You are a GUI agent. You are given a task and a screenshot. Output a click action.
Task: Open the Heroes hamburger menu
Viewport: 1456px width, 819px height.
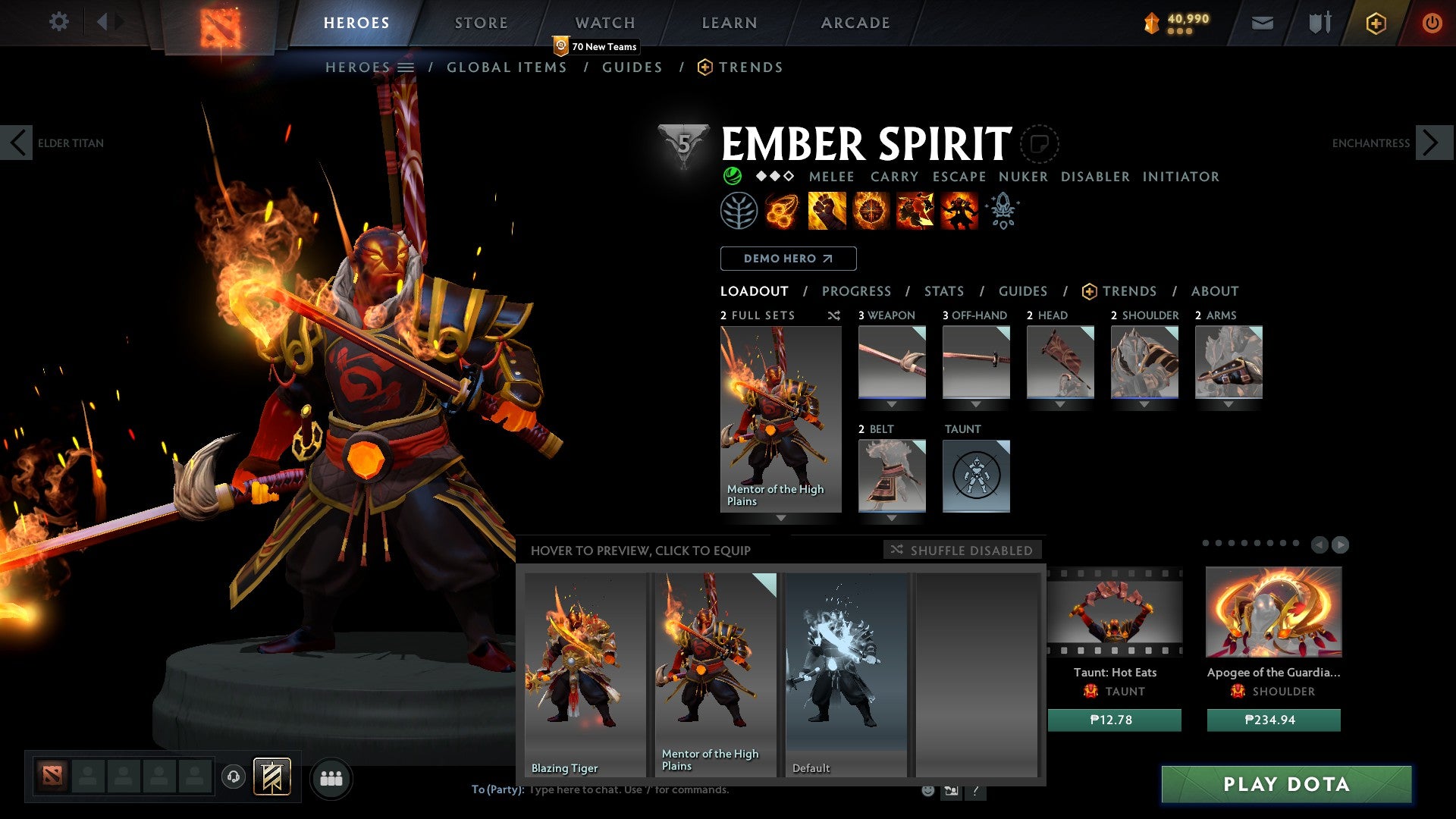tap(406, 67)
